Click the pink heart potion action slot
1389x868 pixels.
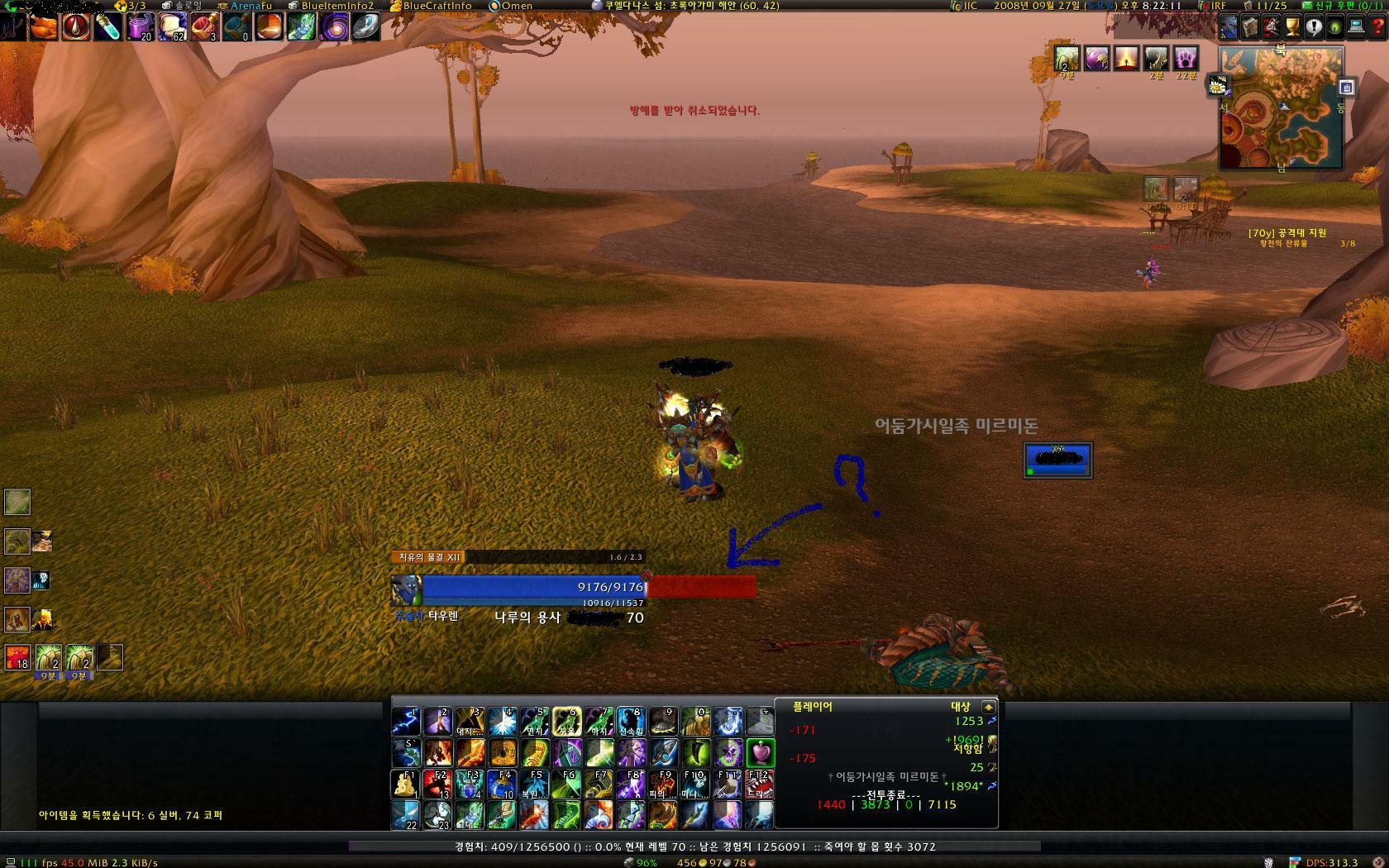(760, 752)
